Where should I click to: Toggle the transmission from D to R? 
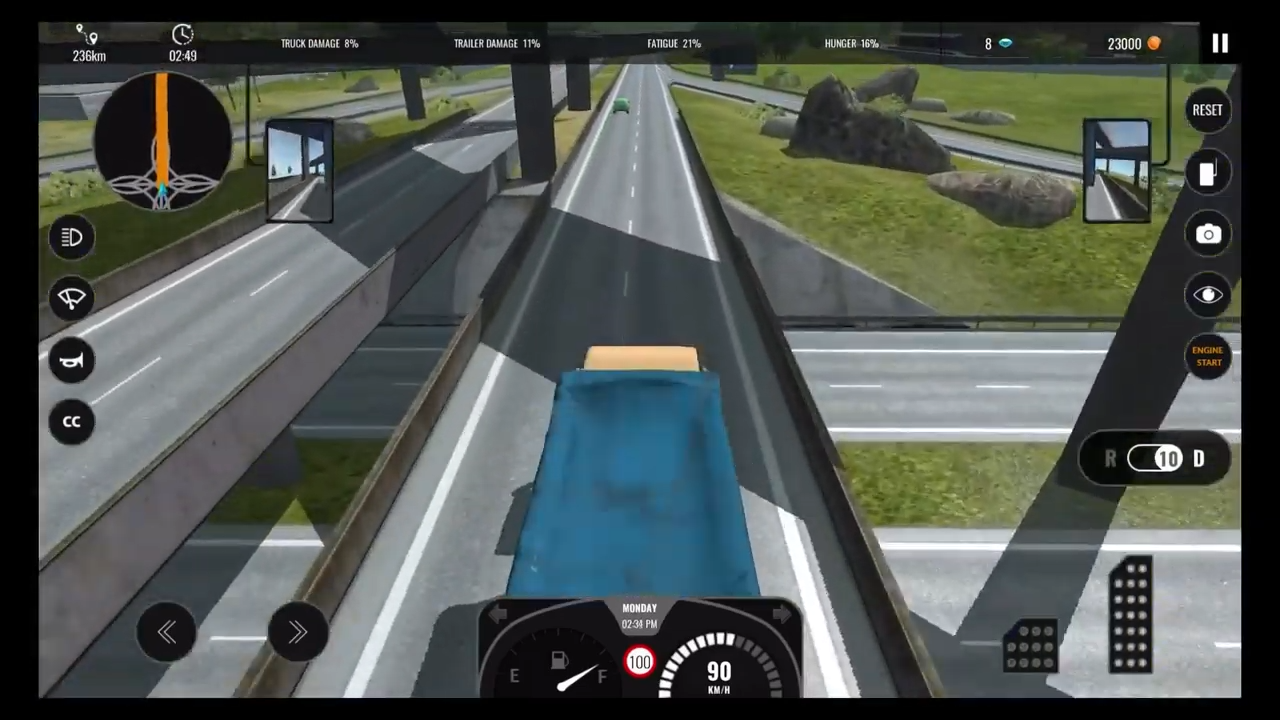1155,458
